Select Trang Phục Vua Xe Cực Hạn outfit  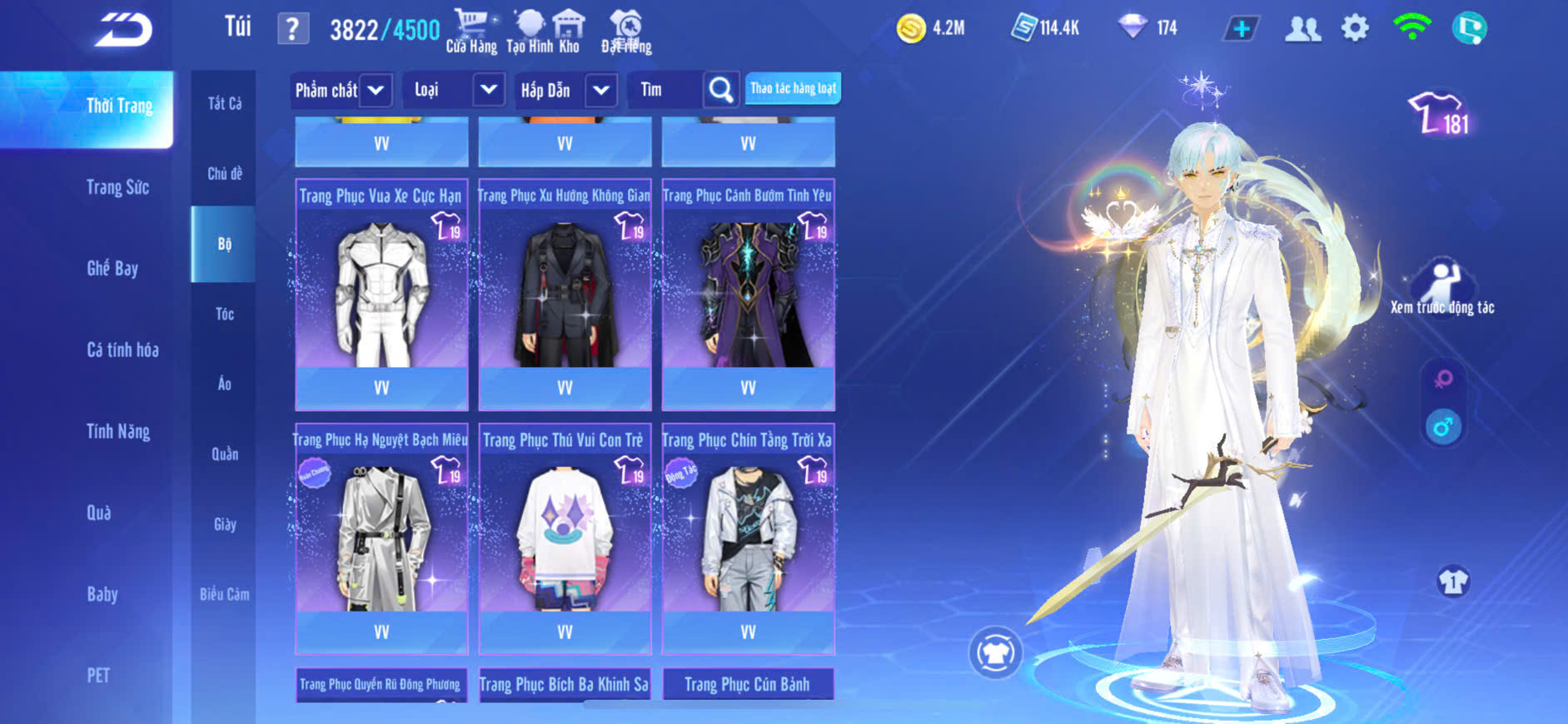(381, 283)
